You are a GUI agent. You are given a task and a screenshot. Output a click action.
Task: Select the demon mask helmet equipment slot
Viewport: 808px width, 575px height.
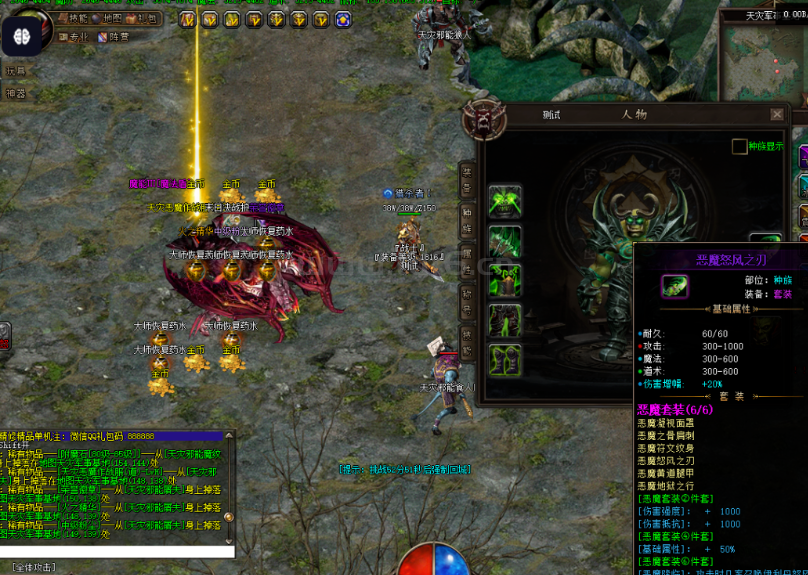point(505,200)
